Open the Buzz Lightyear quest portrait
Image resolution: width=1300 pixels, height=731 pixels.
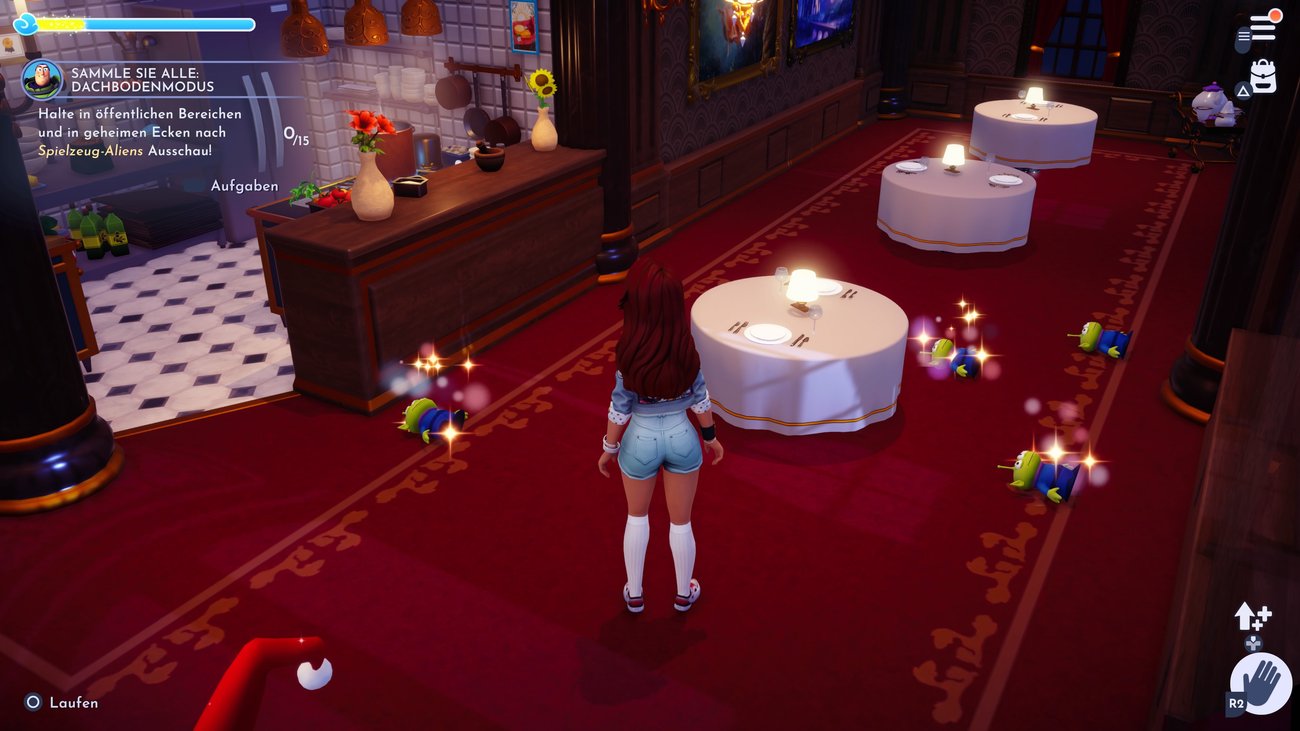tap(42, 79)
